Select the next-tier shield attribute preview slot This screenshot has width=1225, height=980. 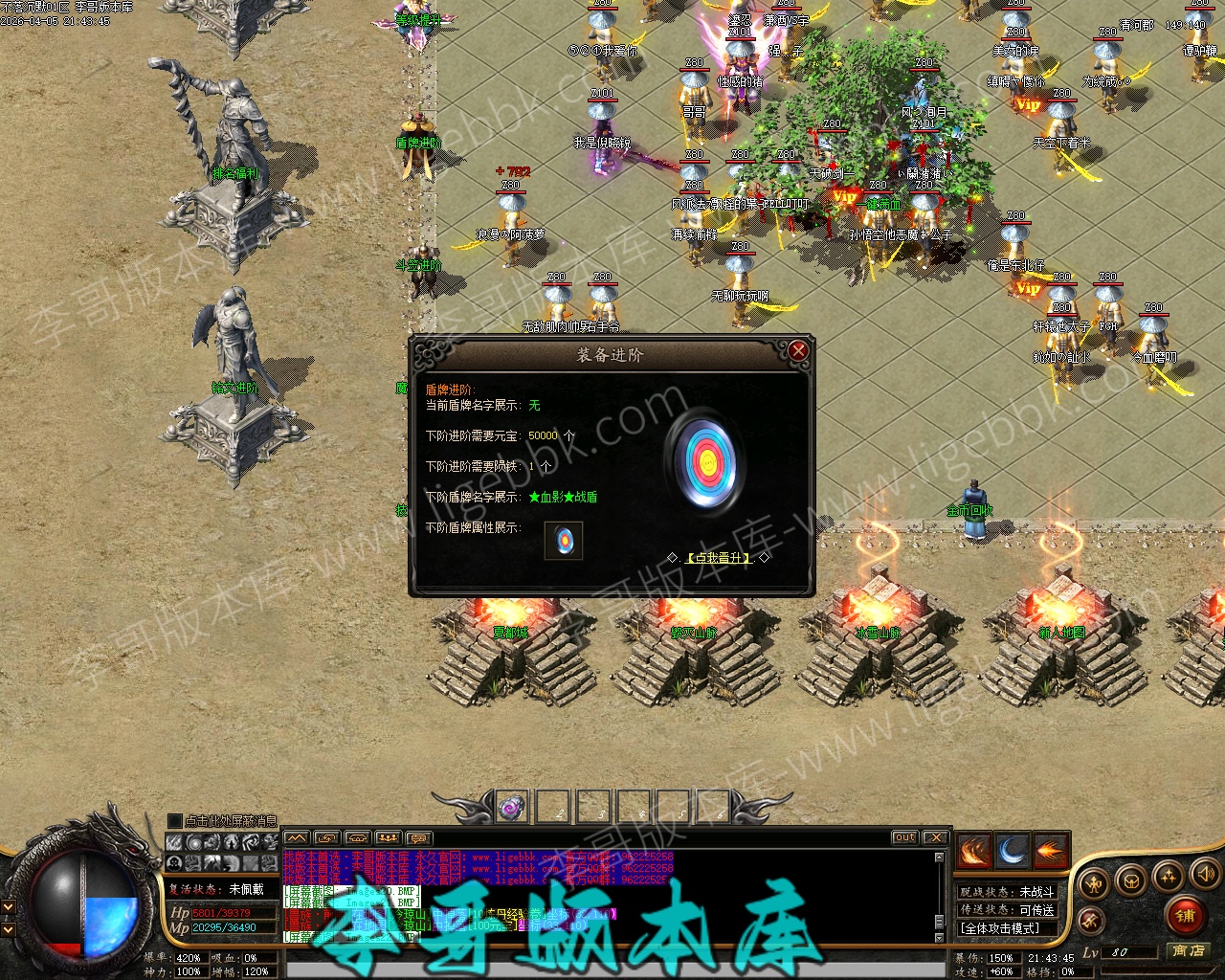564,540
